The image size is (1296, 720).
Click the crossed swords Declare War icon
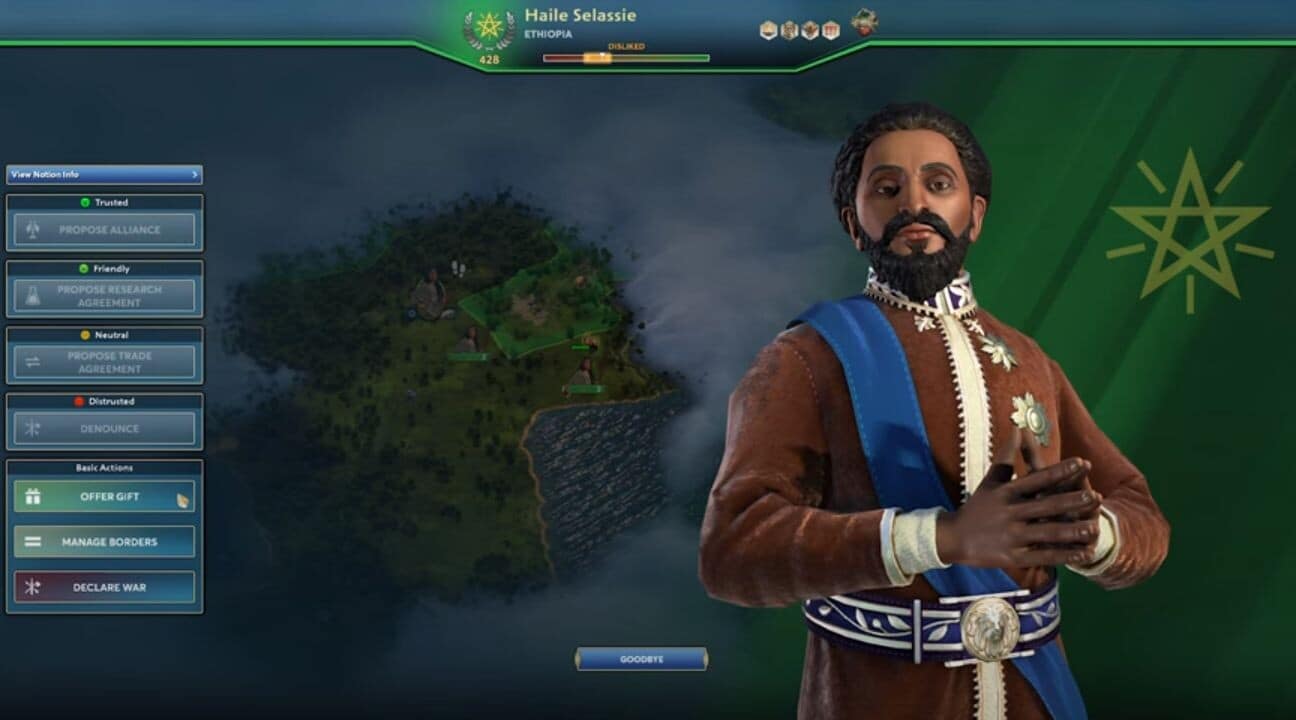pos(32,587)
